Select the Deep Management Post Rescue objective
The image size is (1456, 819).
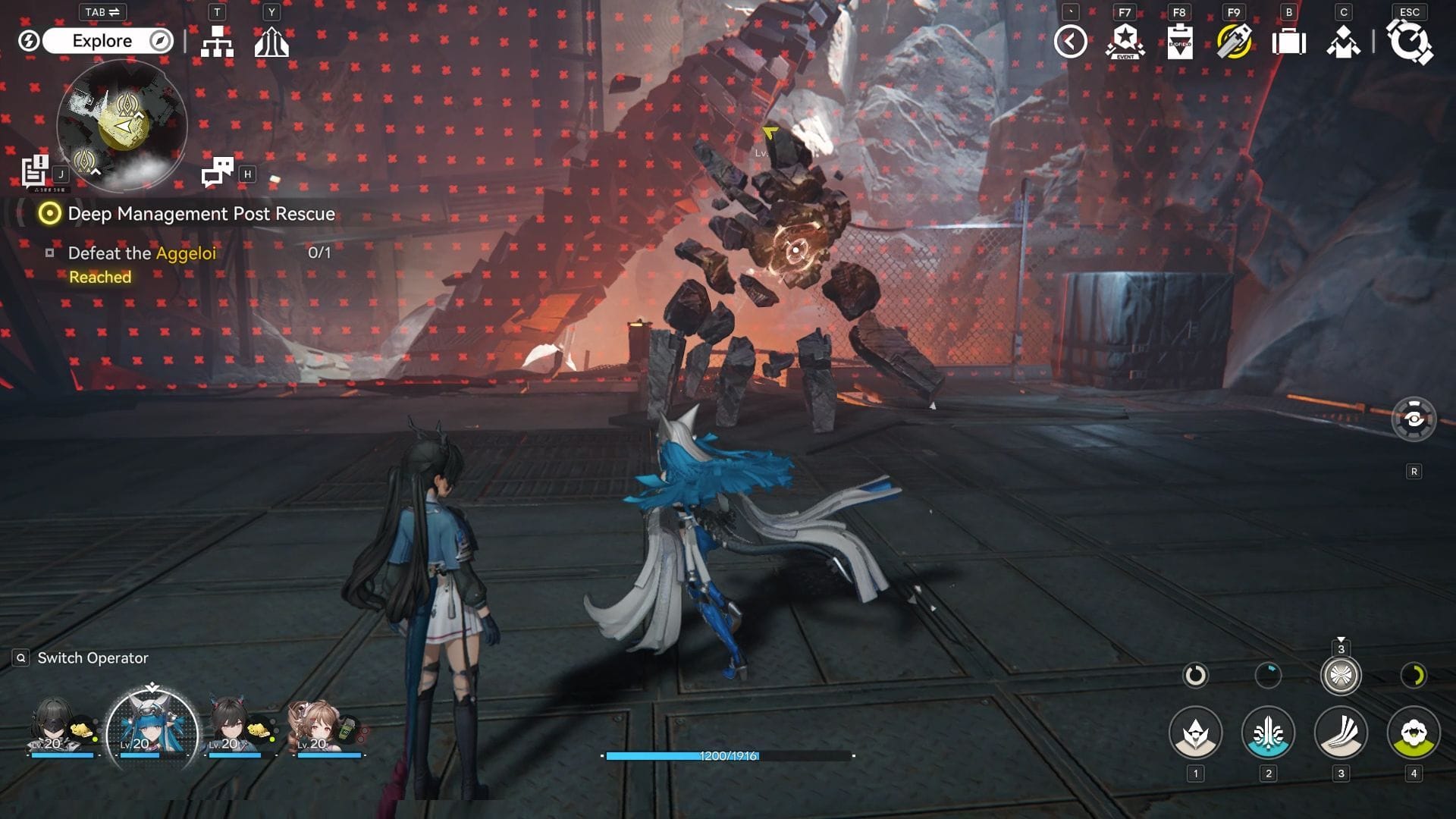201,214
